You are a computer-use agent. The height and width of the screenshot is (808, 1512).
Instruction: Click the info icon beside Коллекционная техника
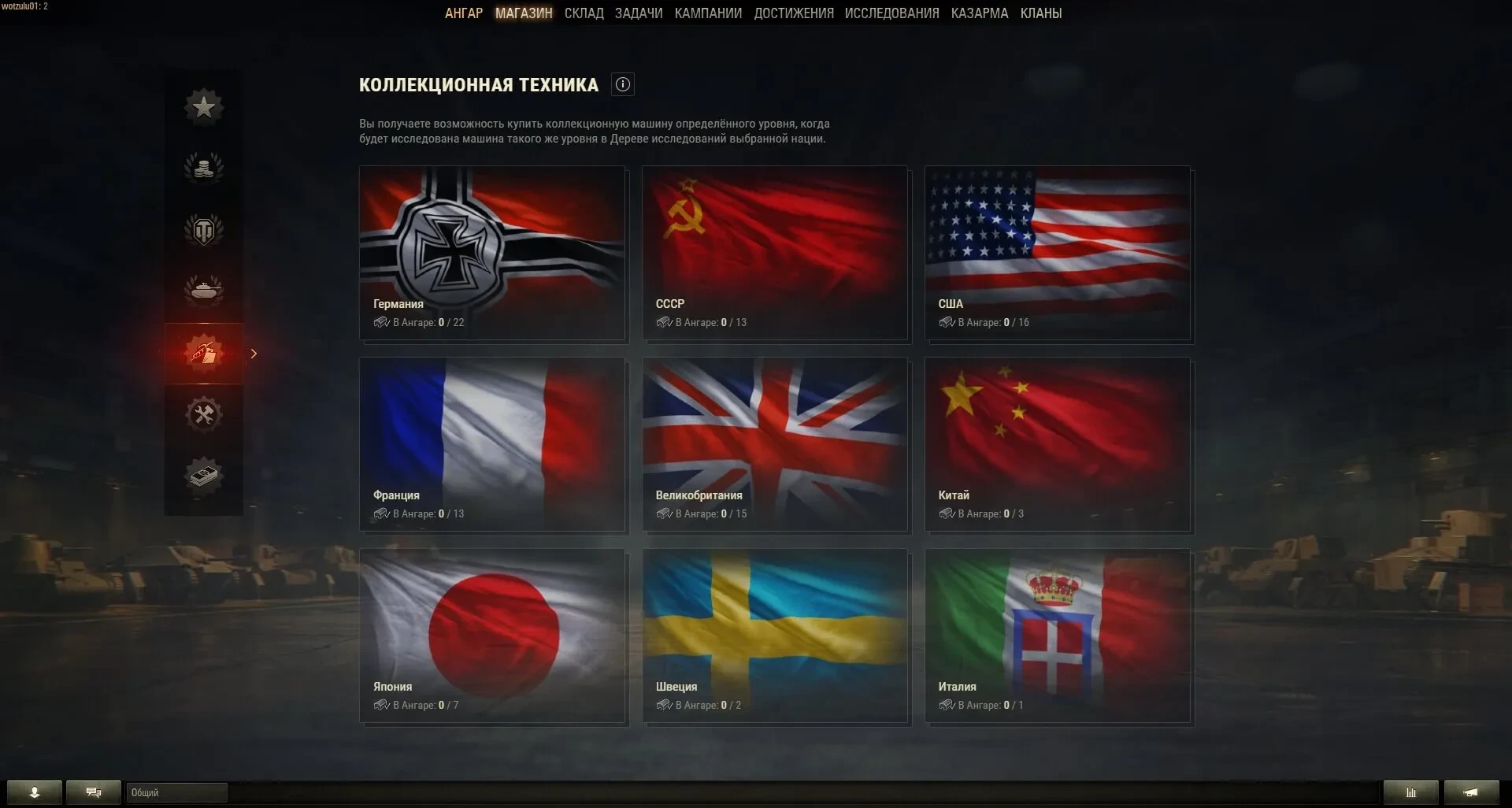[623, 85]
